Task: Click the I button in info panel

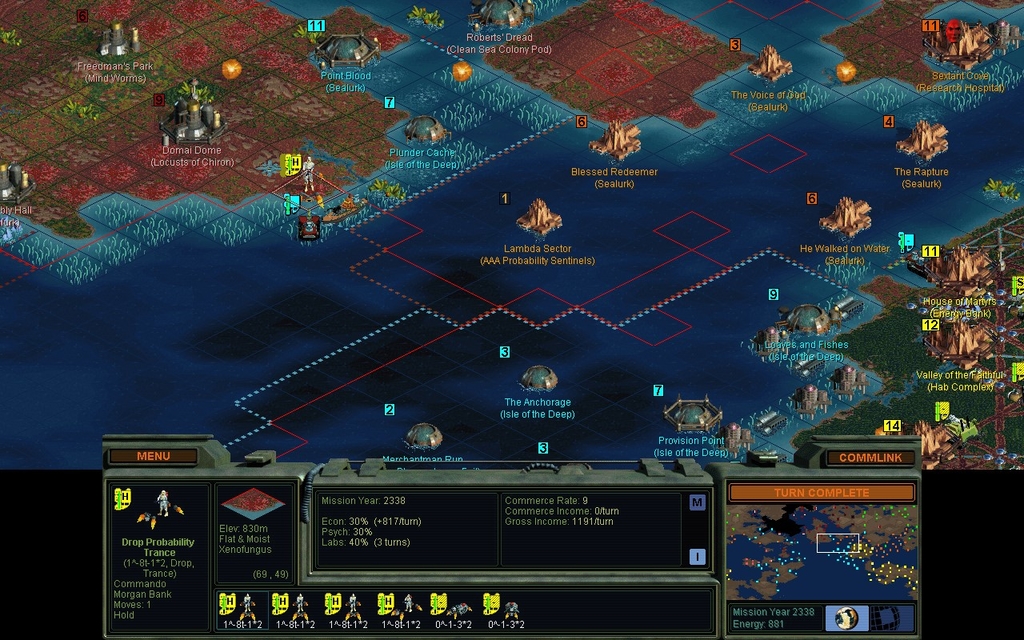Action: tap(697, 557)
